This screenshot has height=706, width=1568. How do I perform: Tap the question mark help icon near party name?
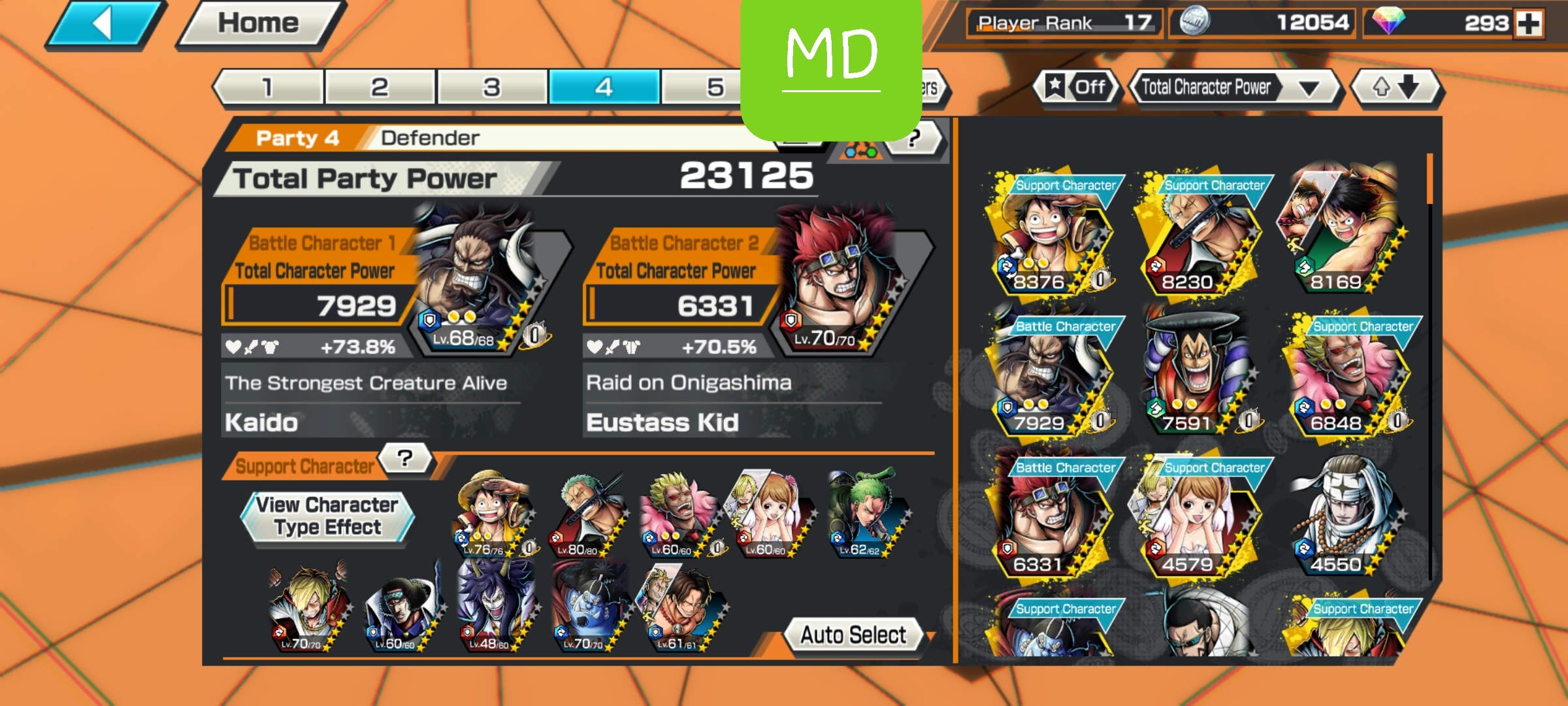click(916, 137)
